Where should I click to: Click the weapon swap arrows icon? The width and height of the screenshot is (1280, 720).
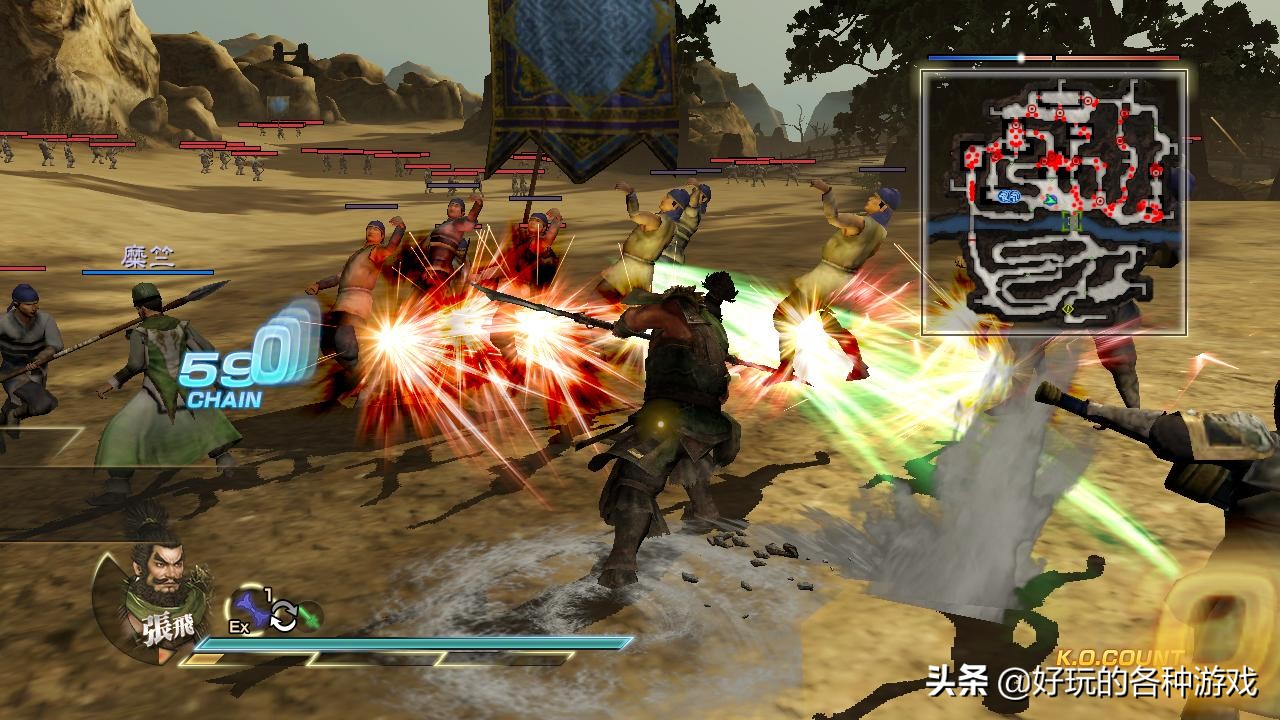(x=283, y=617)
